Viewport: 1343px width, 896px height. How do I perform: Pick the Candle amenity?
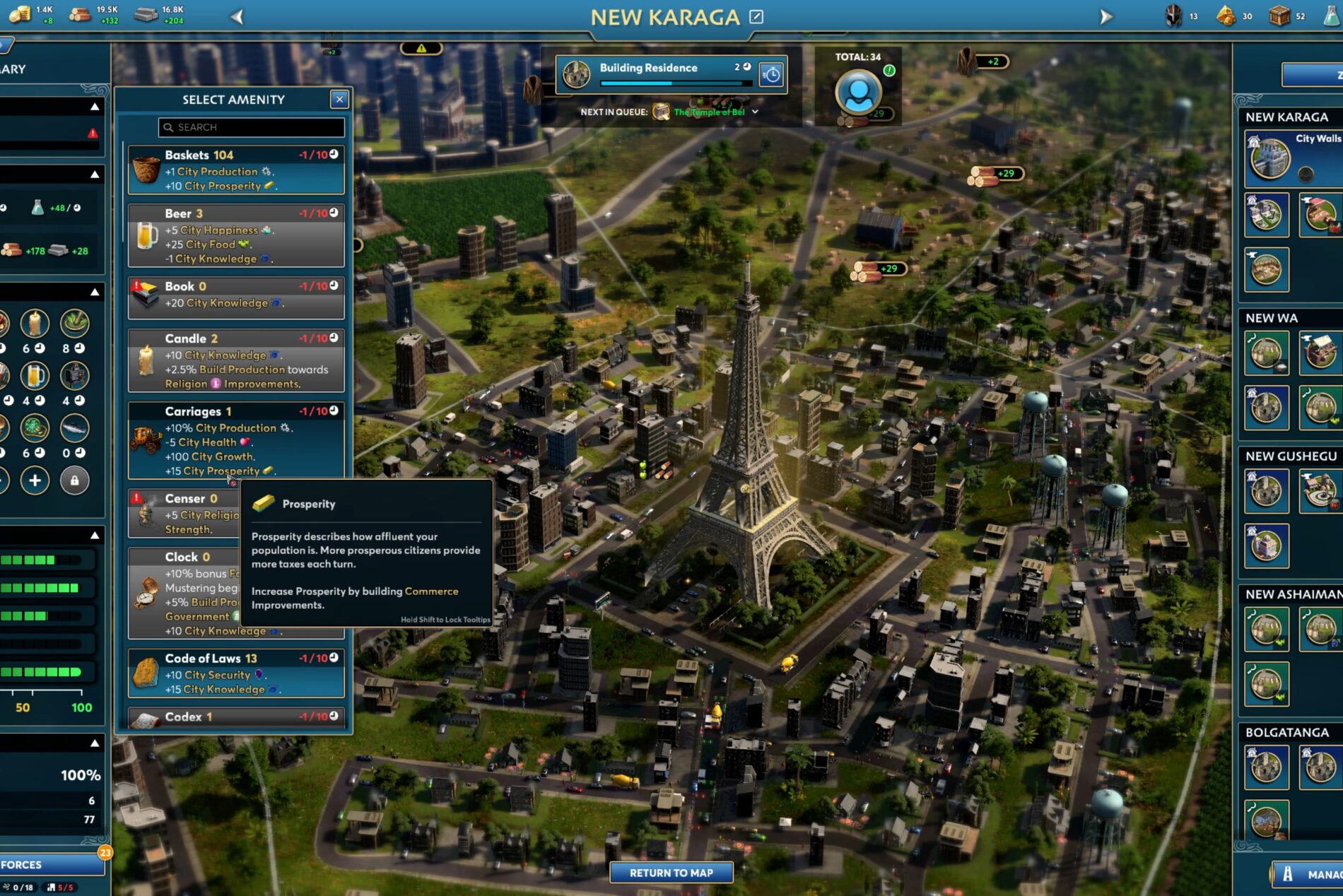pos(236,360)
